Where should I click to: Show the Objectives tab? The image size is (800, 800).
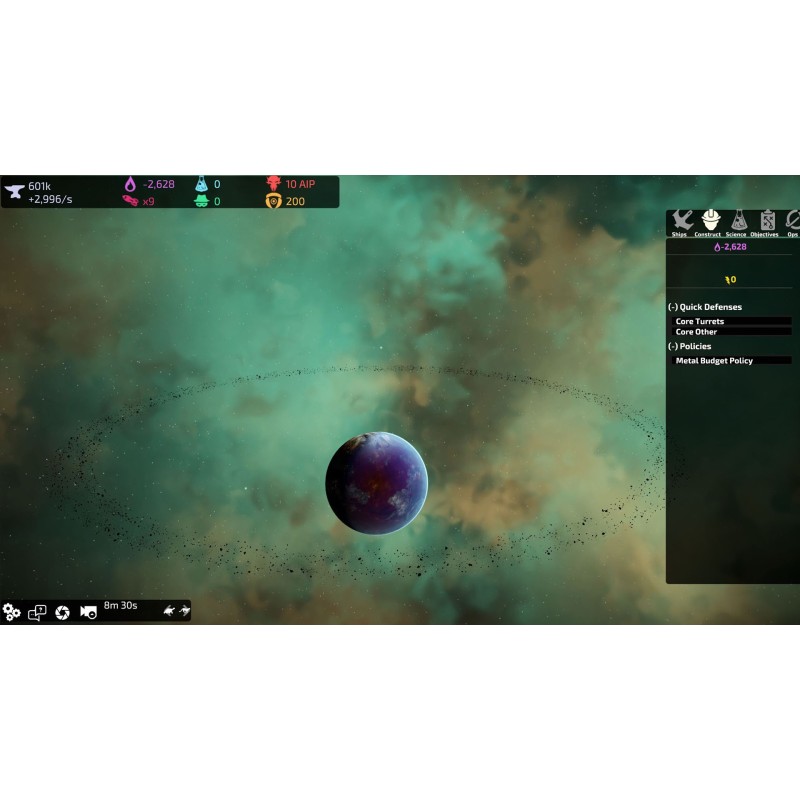pyautogui.click(x=765, y=223)
